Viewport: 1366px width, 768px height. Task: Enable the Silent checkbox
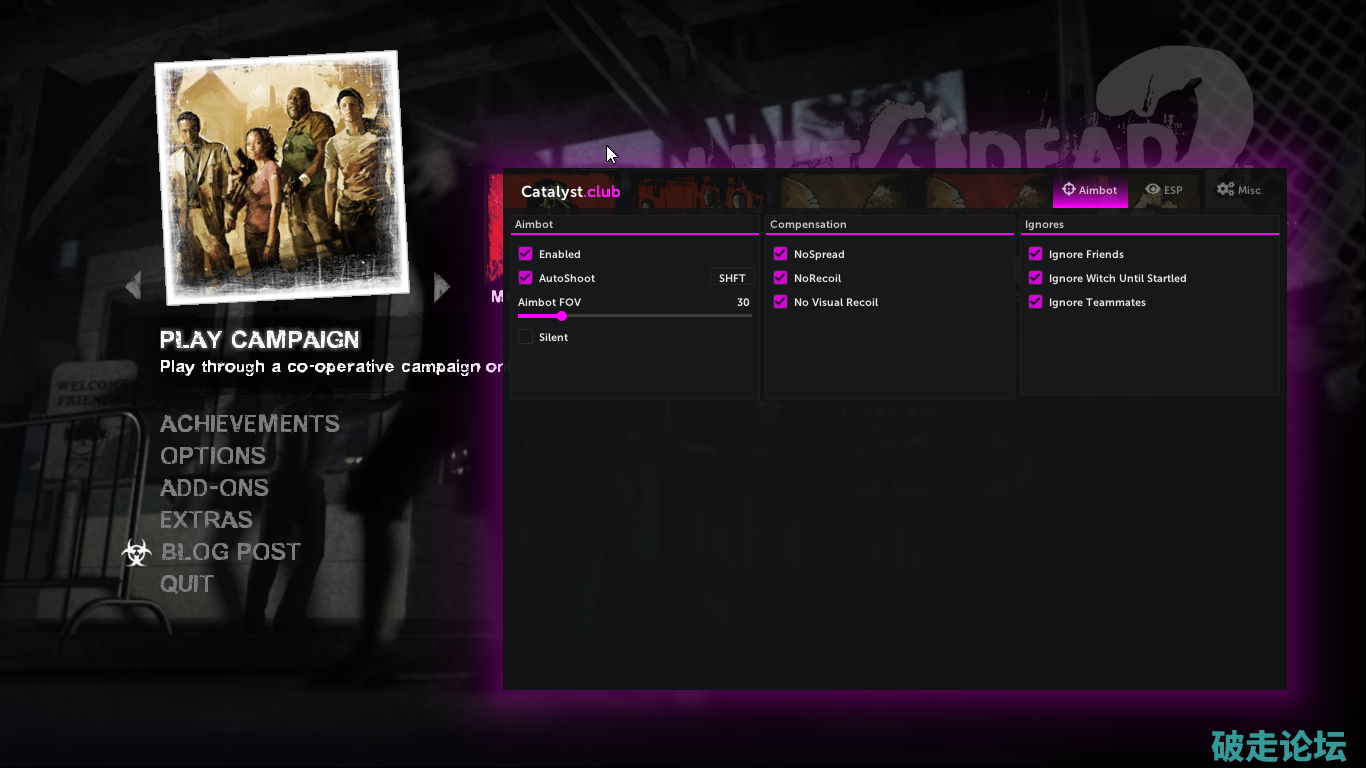click(526, 337)
